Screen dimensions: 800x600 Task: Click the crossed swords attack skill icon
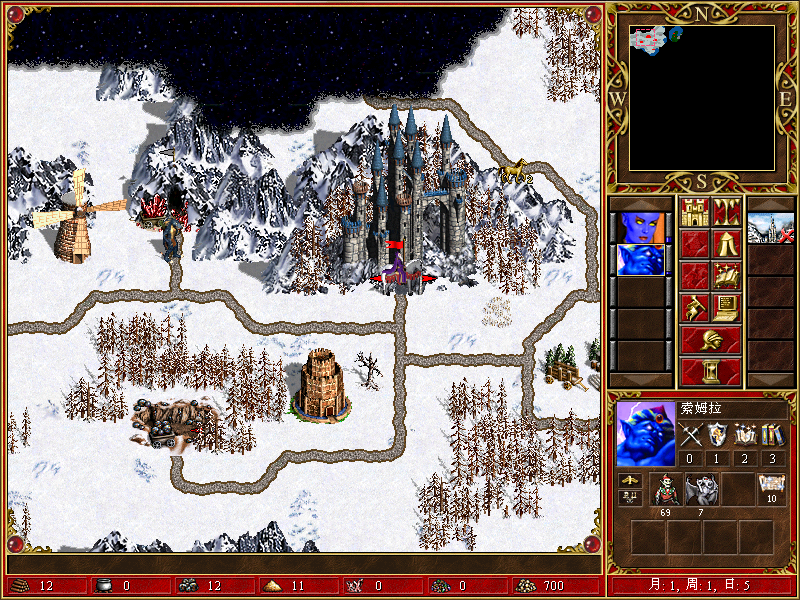point(691,434)
